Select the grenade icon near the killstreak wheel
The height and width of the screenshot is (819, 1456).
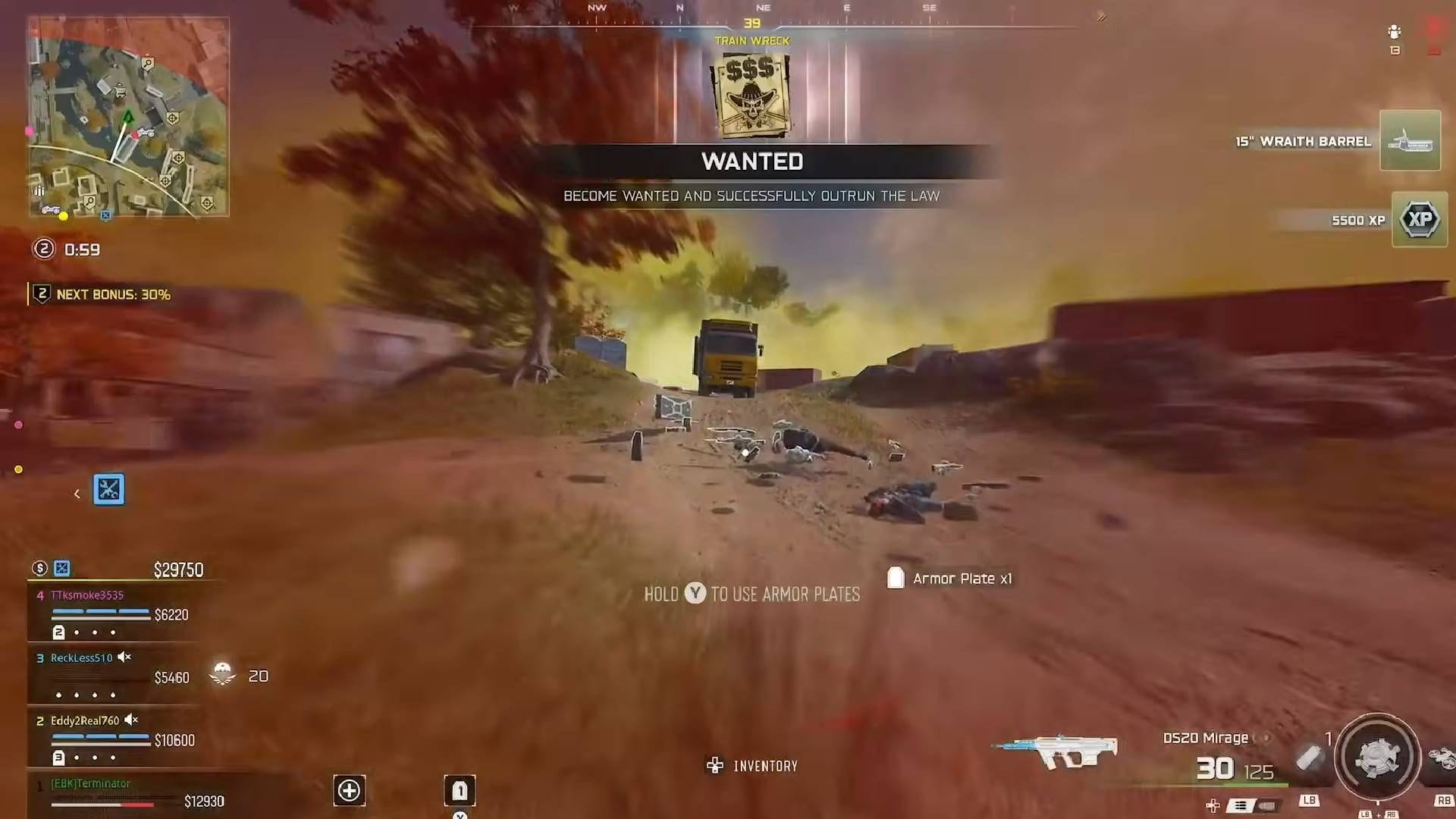coord(1309,756)
